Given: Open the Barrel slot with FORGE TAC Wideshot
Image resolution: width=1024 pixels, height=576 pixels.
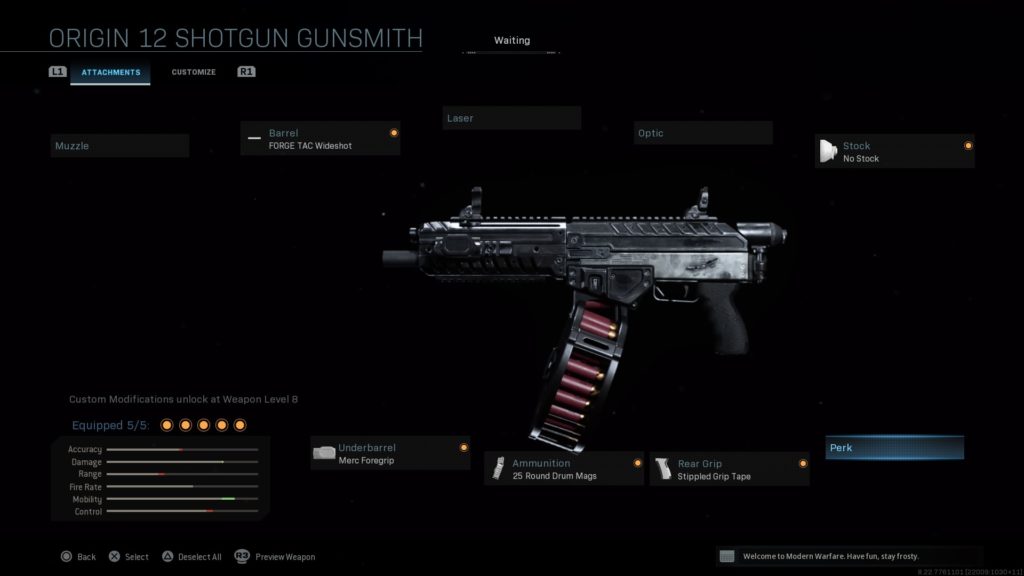Looking at the screenshot, I should tap(320, 139).
